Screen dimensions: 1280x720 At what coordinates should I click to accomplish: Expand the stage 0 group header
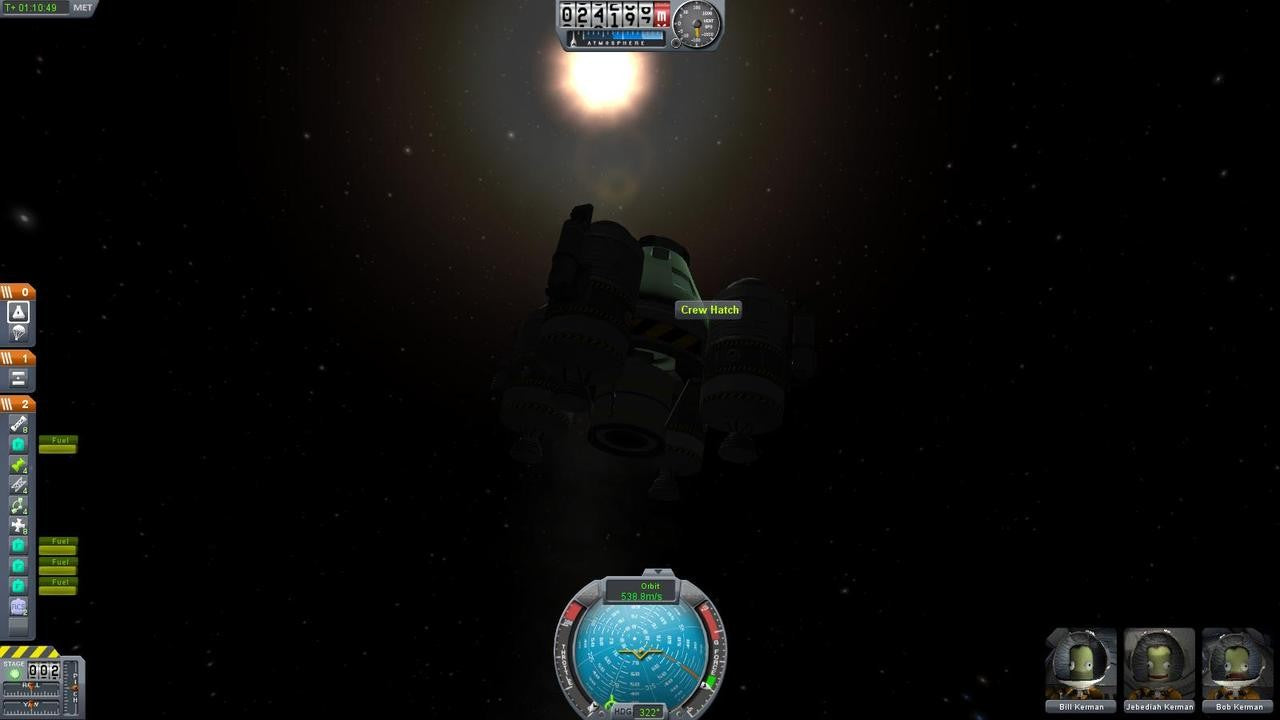(18, 290)
